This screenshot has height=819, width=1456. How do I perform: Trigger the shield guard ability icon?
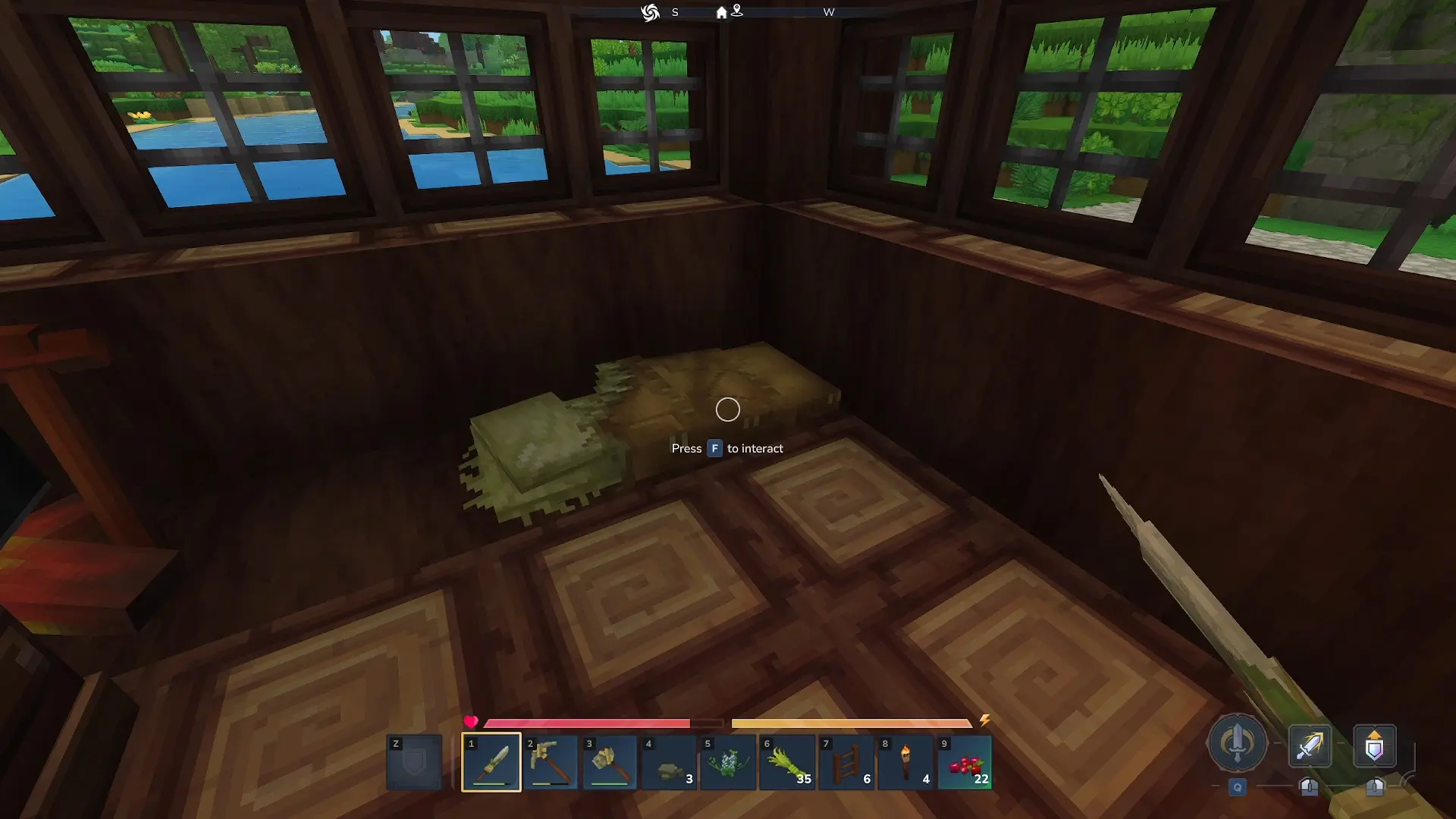click(x=1374, y=746)
